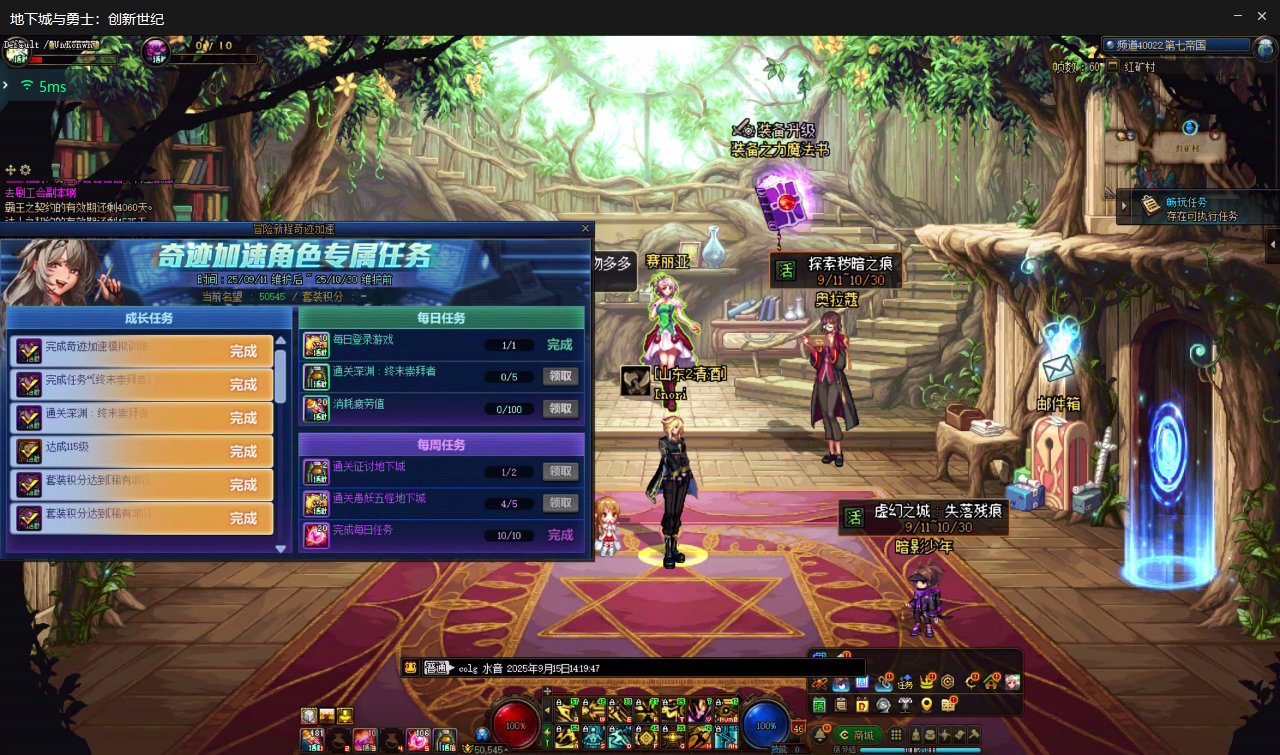Open the yellow map pin icon

(928, 705)
